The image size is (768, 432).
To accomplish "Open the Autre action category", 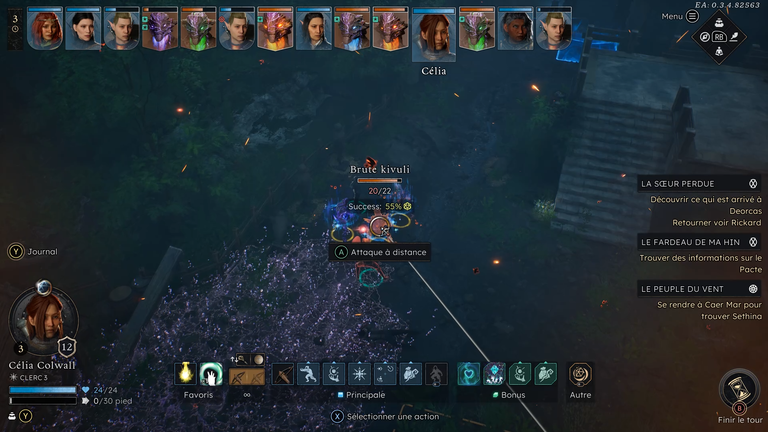I will (580, 374).
